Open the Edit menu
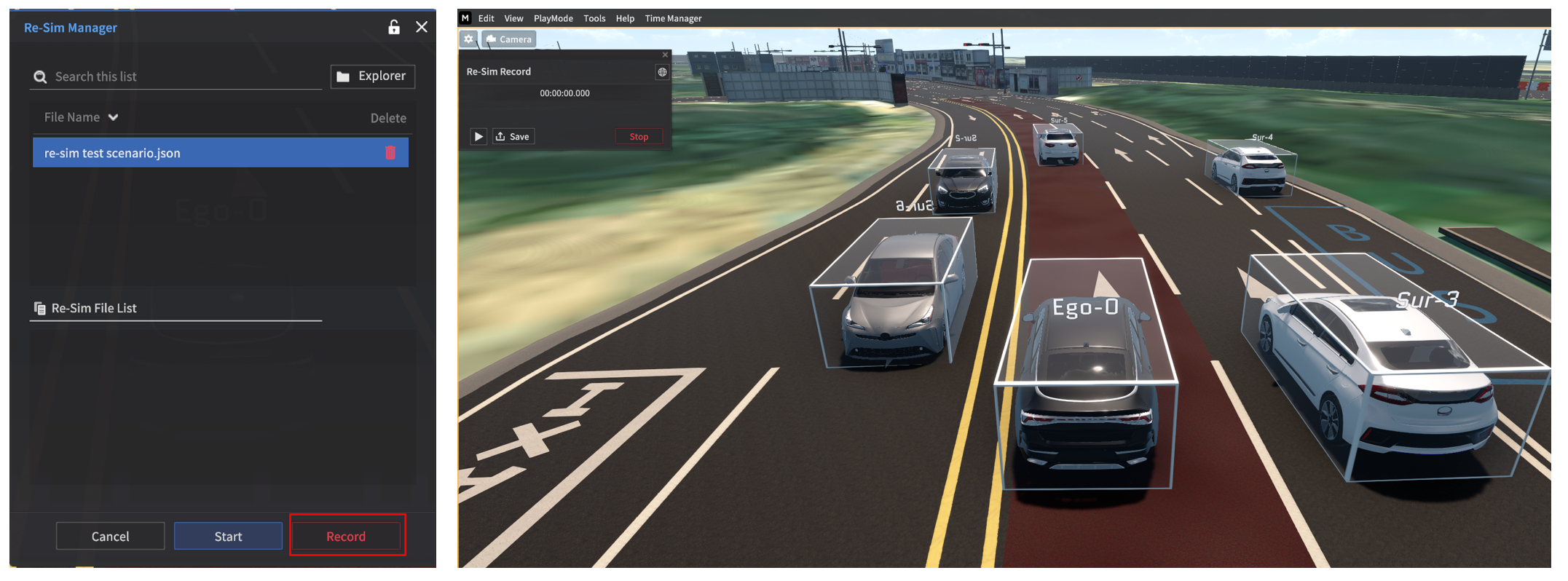1568x581 pixels. 486,18
